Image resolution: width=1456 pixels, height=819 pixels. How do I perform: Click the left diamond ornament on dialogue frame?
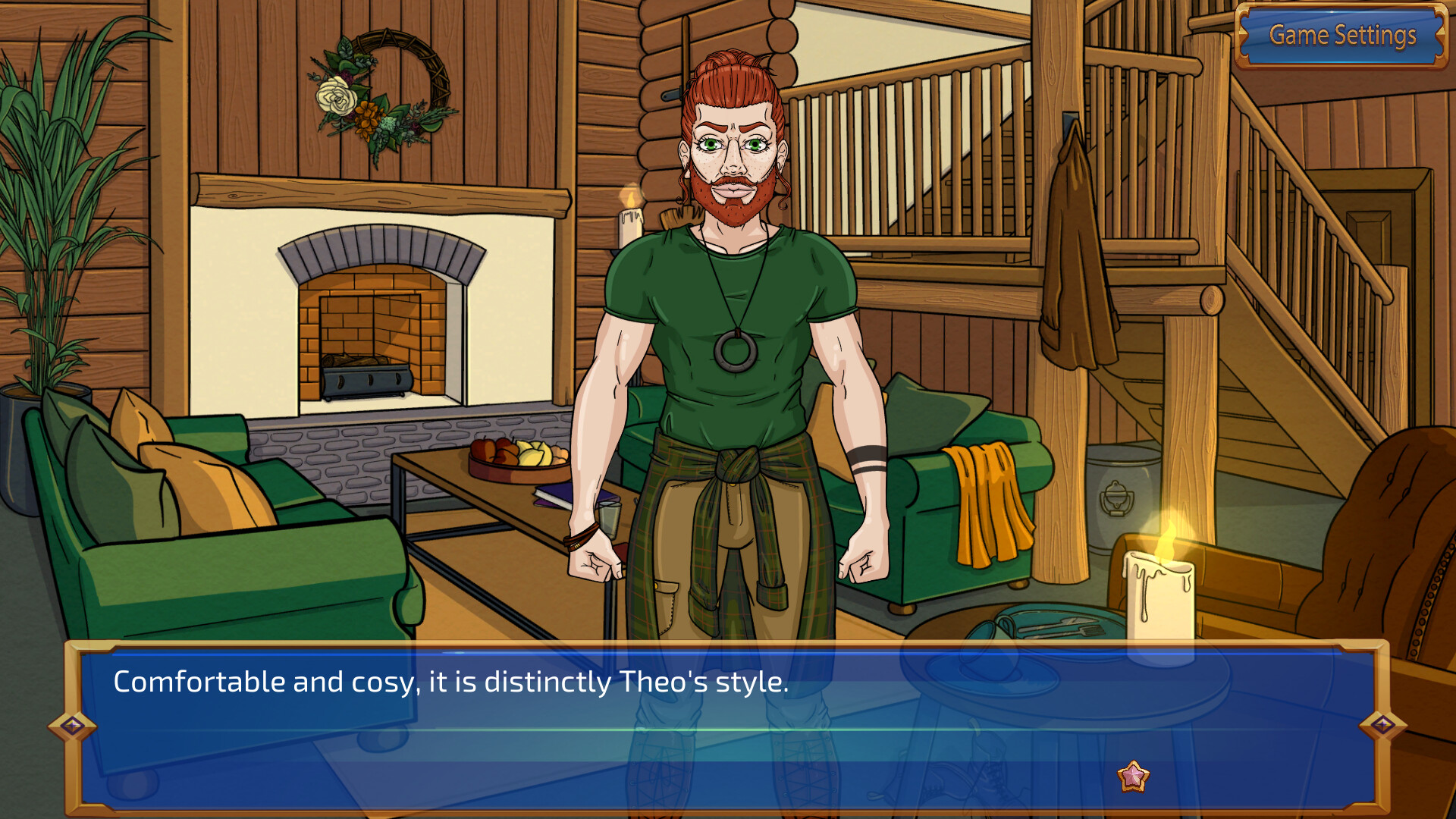(x=73, y=726)
